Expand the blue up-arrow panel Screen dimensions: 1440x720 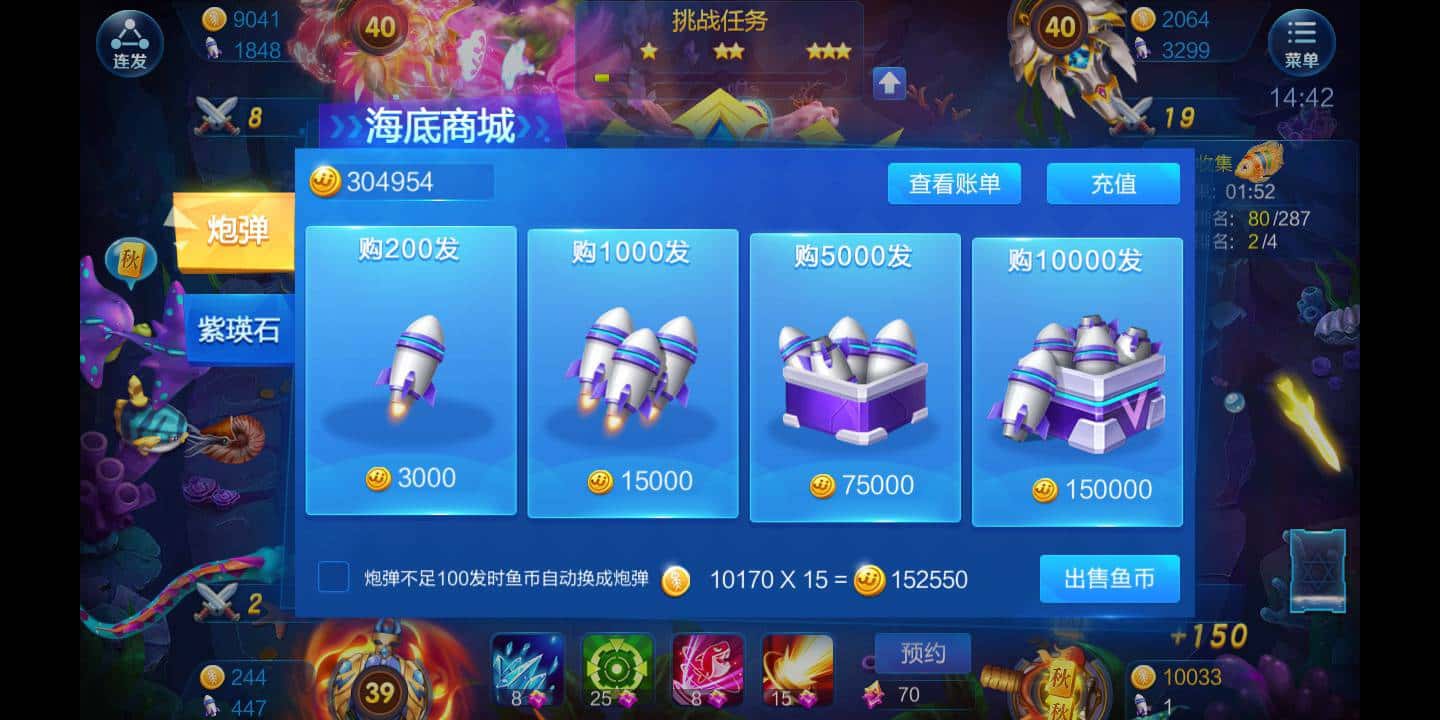point(888,85)
